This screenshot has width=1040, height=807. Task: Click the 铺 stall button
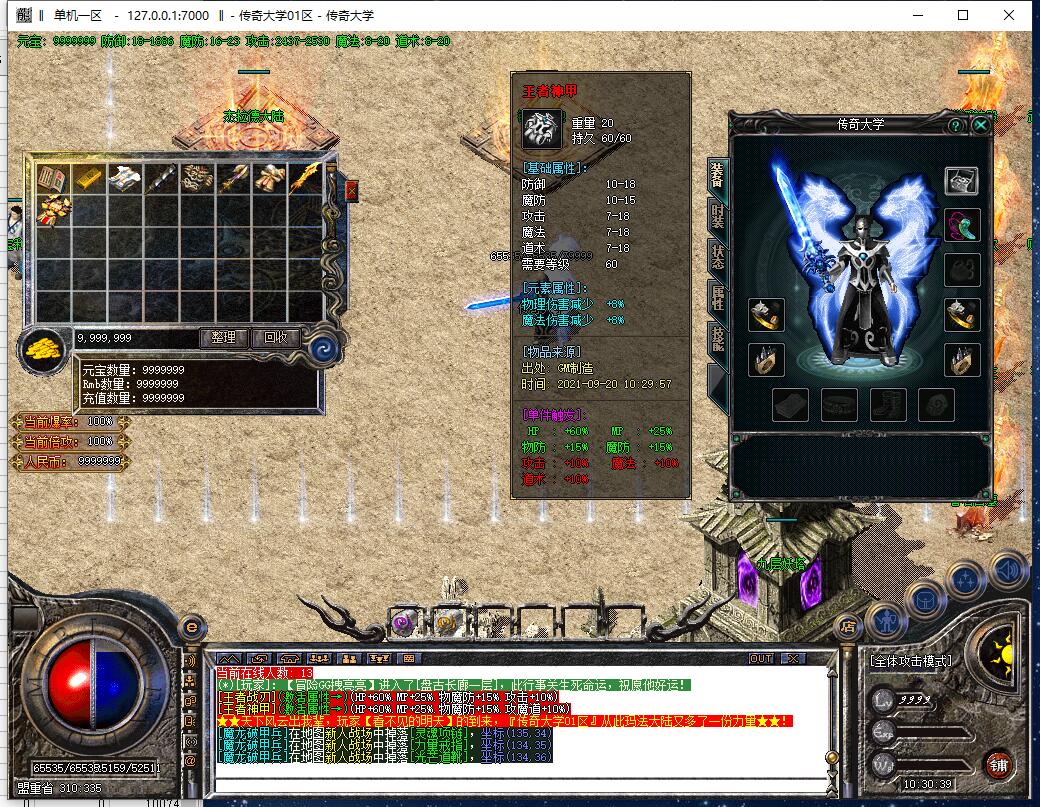[998, 765]
